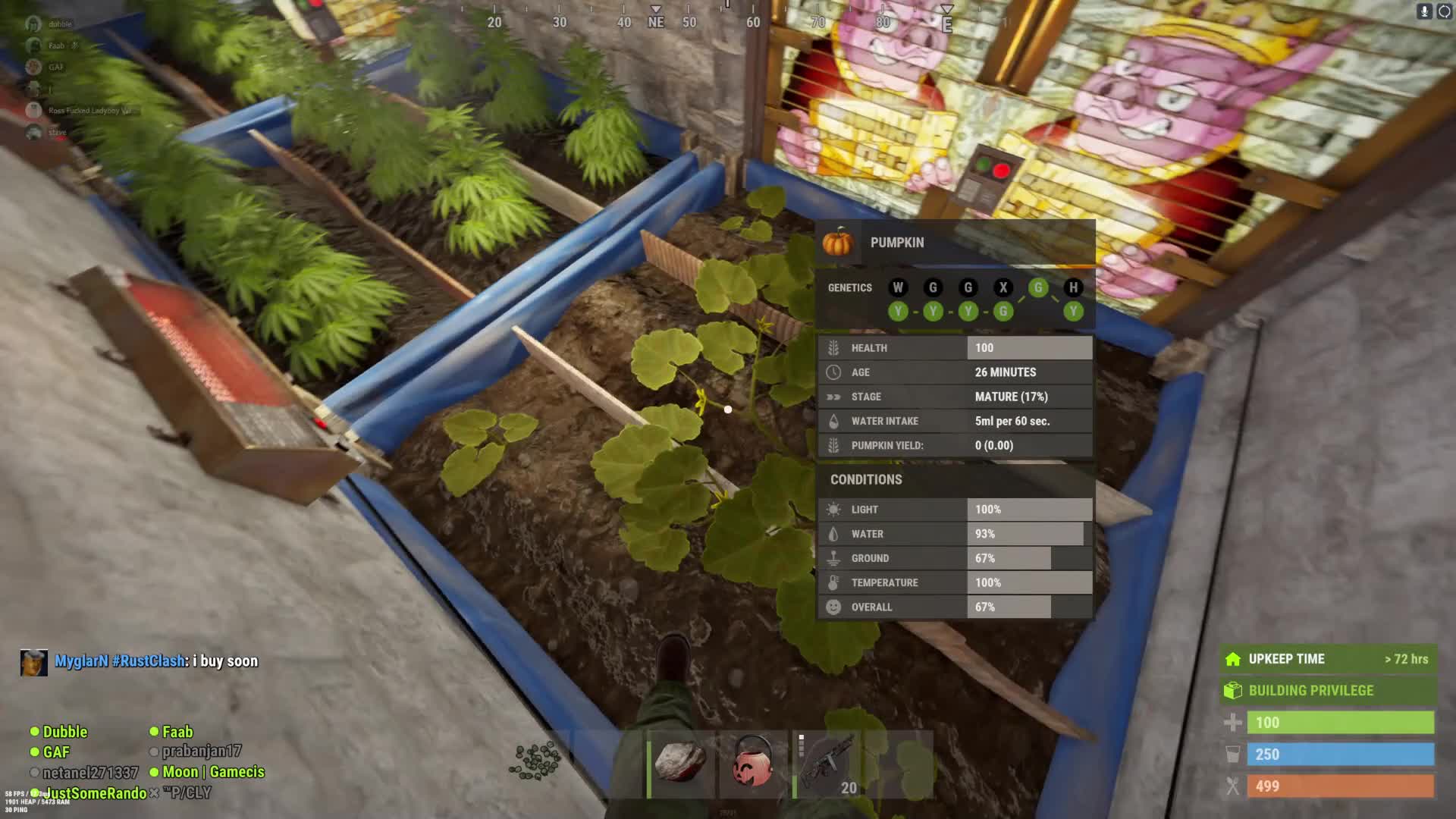Click the circular refresh arrows icon

[1444, 11]
